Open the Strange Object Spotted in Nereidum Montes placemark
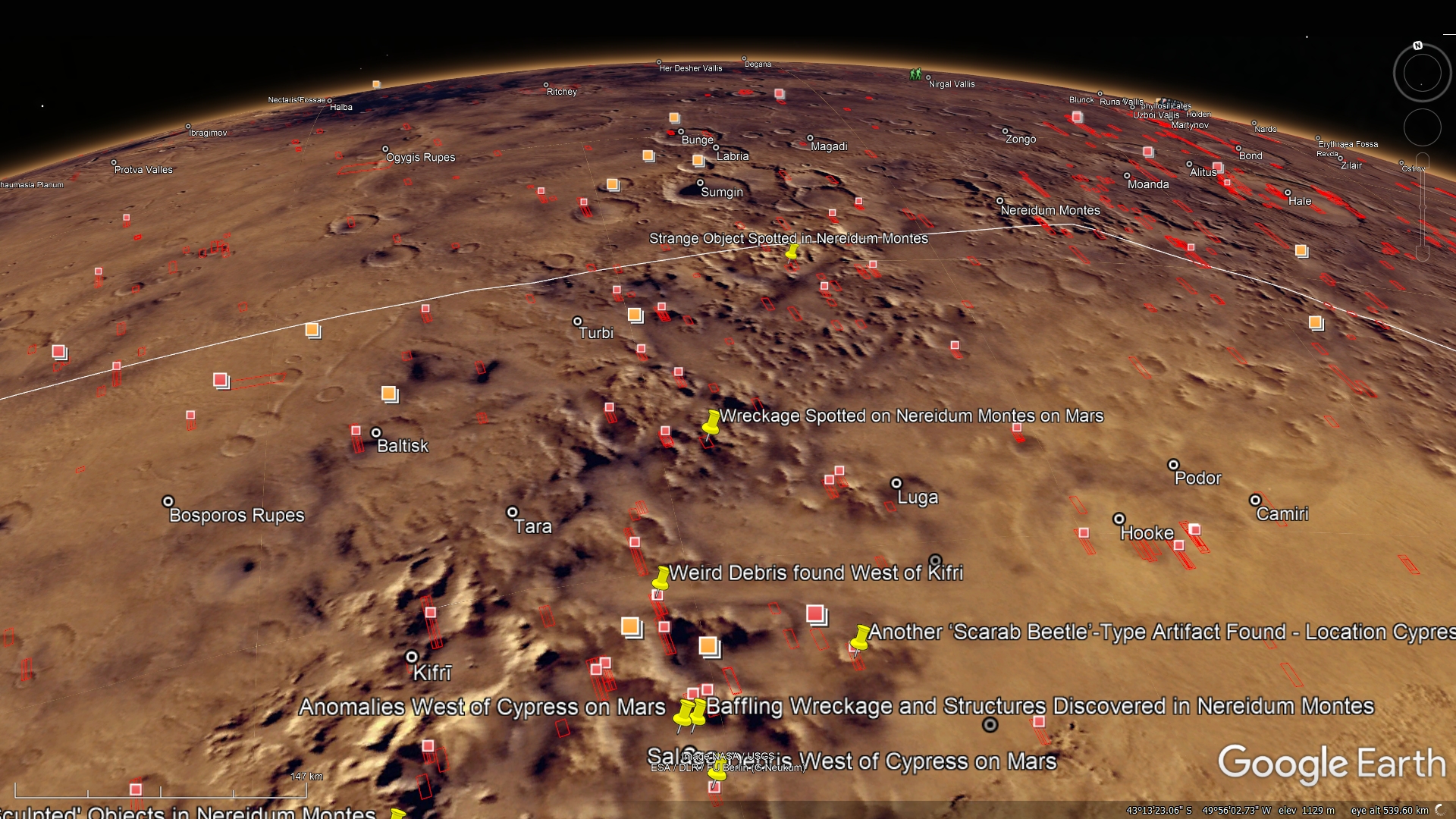 [792, 251]
